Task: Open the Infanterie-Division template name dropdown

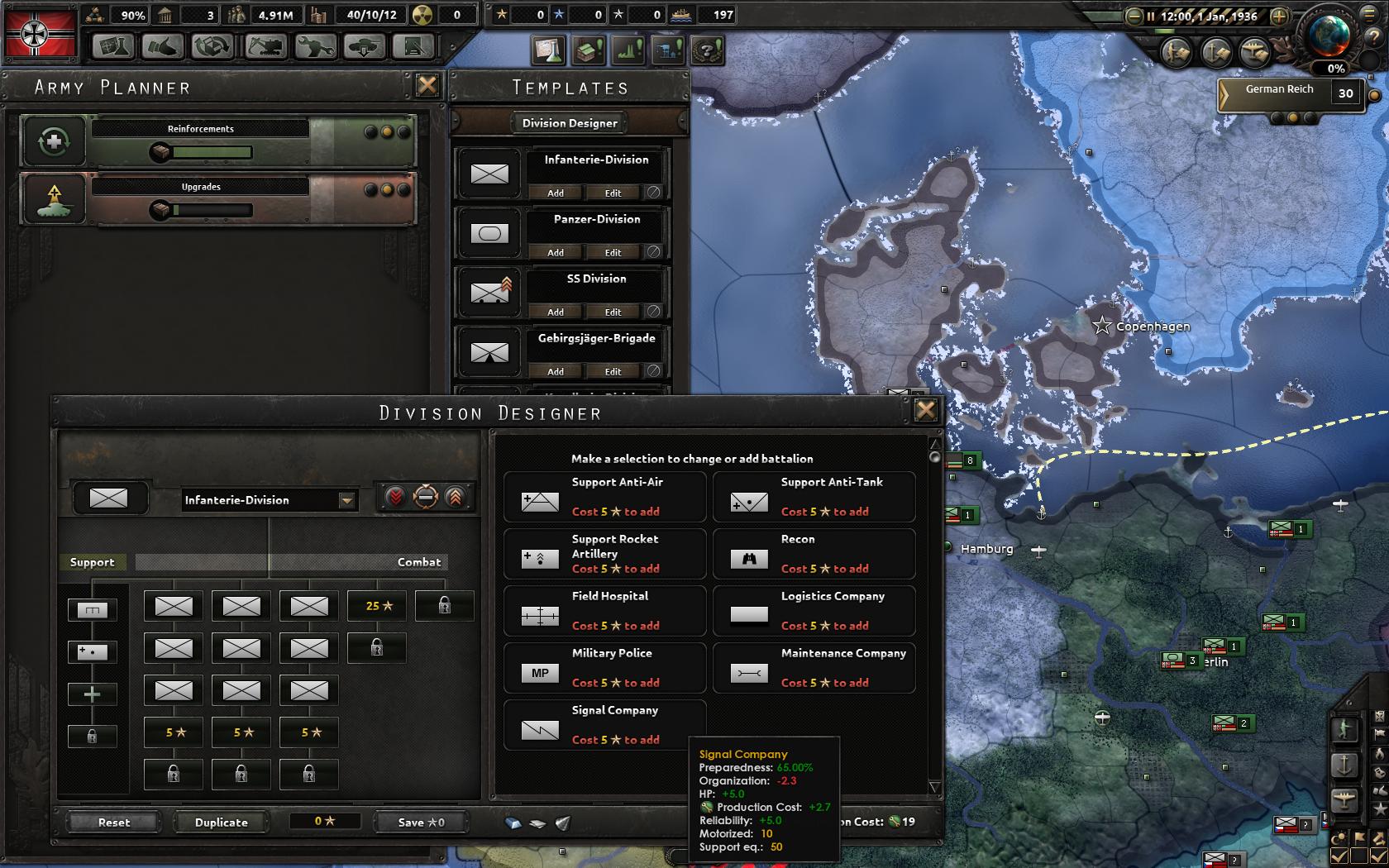Action: (x=346, y=500)
